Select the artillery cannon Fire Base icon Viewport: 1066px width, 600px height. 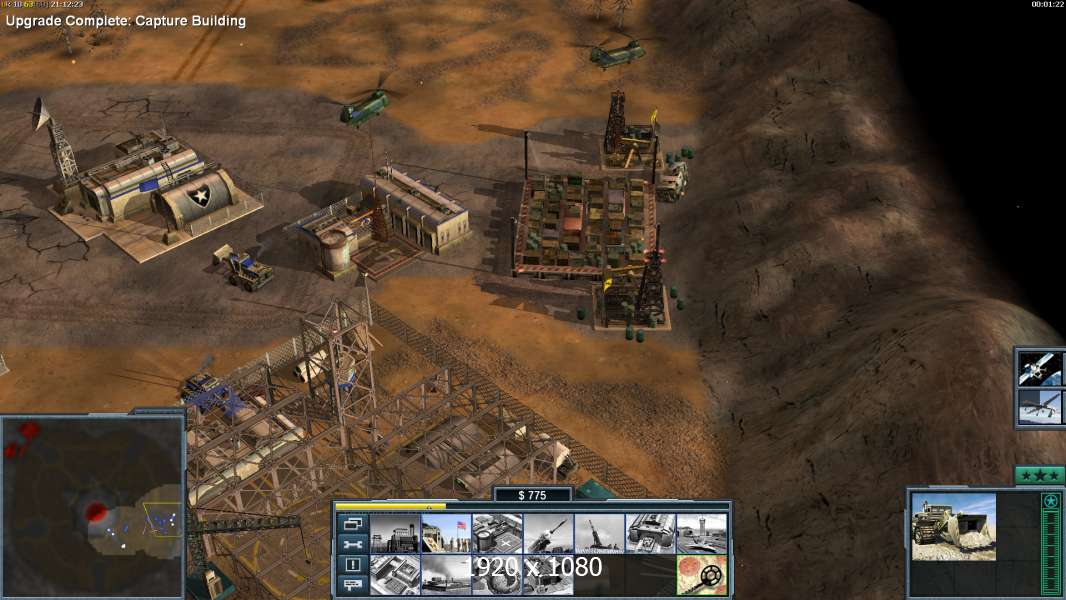[x=599, y=533]
